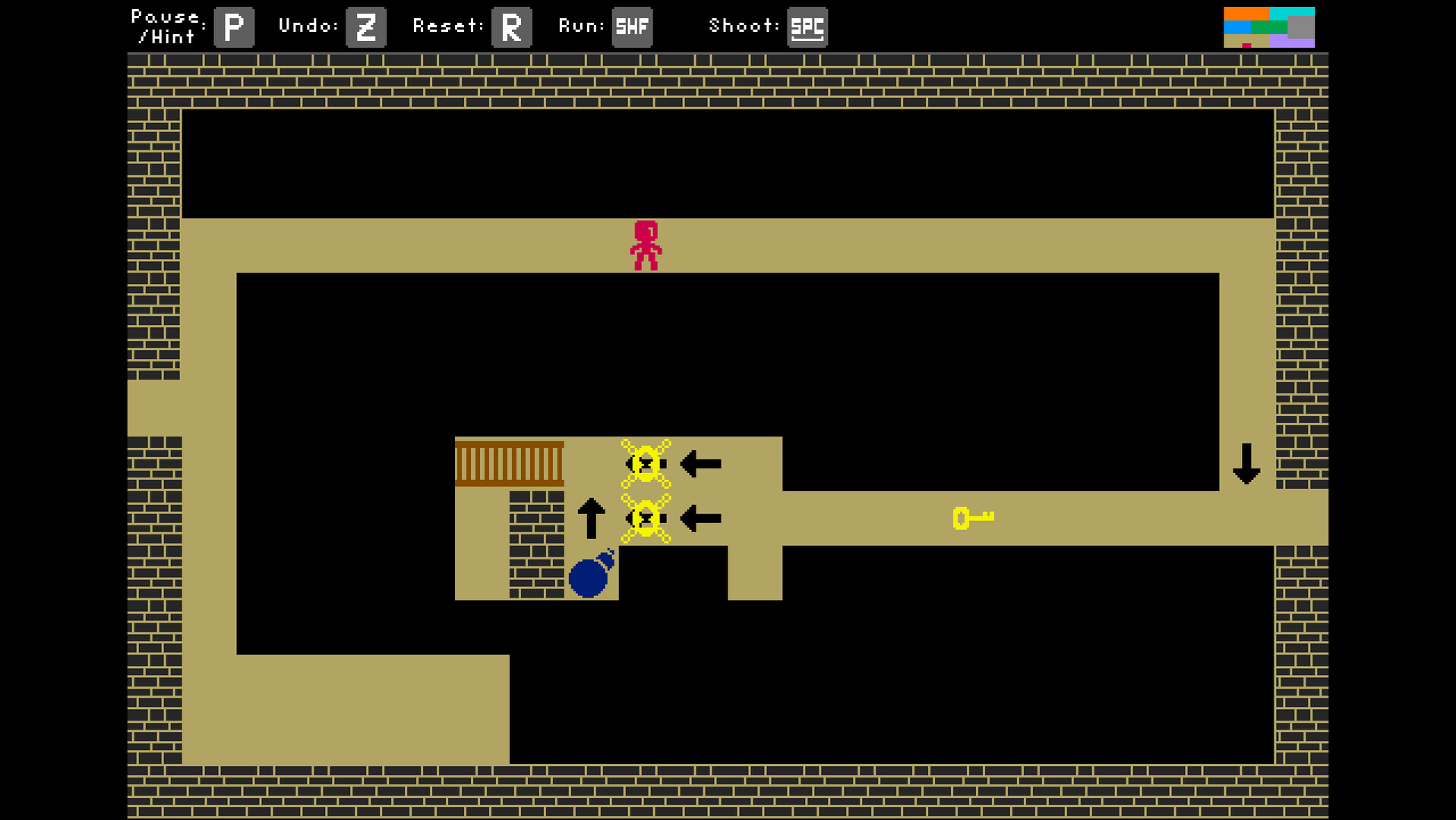Click the Z key icon to Undo
Screen dimensions: 1456x820
[365, 27]
